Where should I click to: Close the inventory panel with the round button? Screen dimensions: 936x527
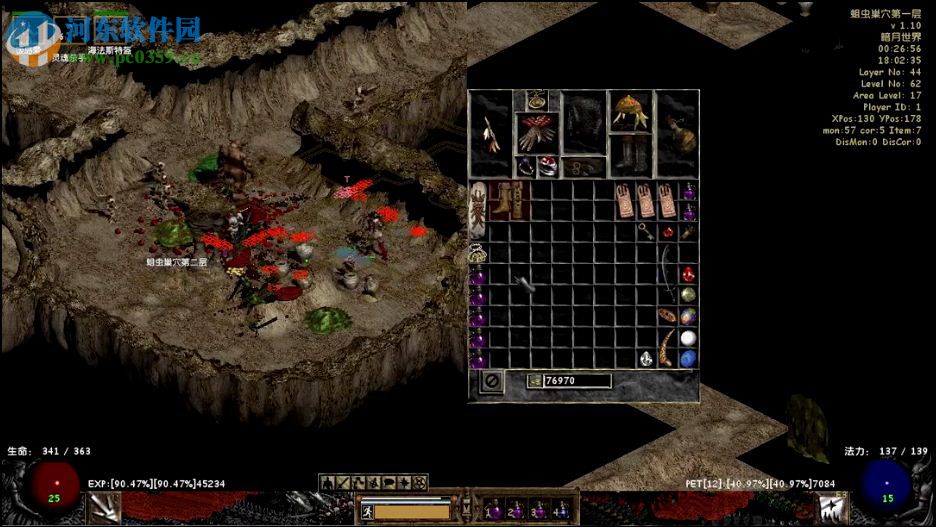point(491,381)
